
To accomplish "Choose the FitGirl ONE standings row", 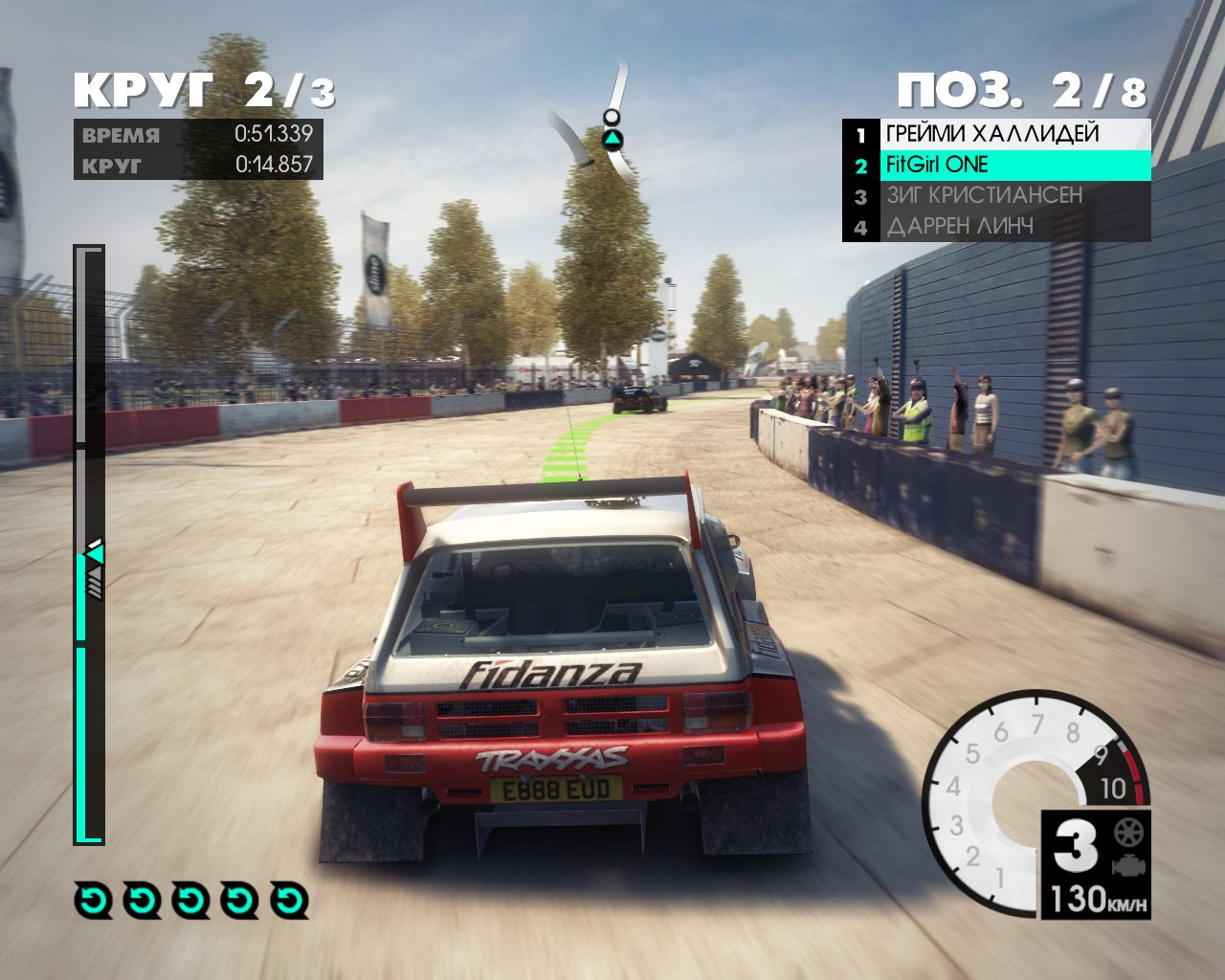I will point(995,165).
